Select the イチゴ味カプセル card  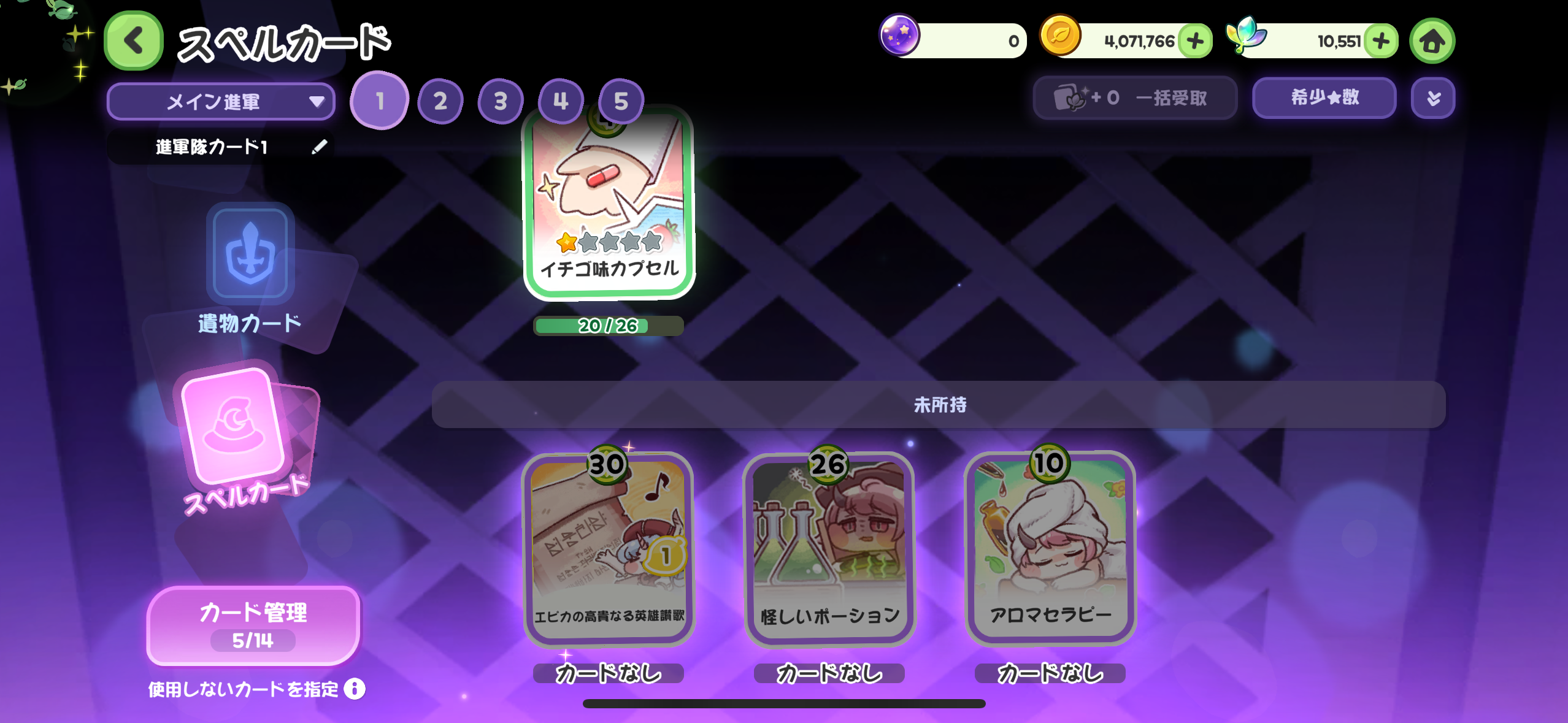click(609, 202)
